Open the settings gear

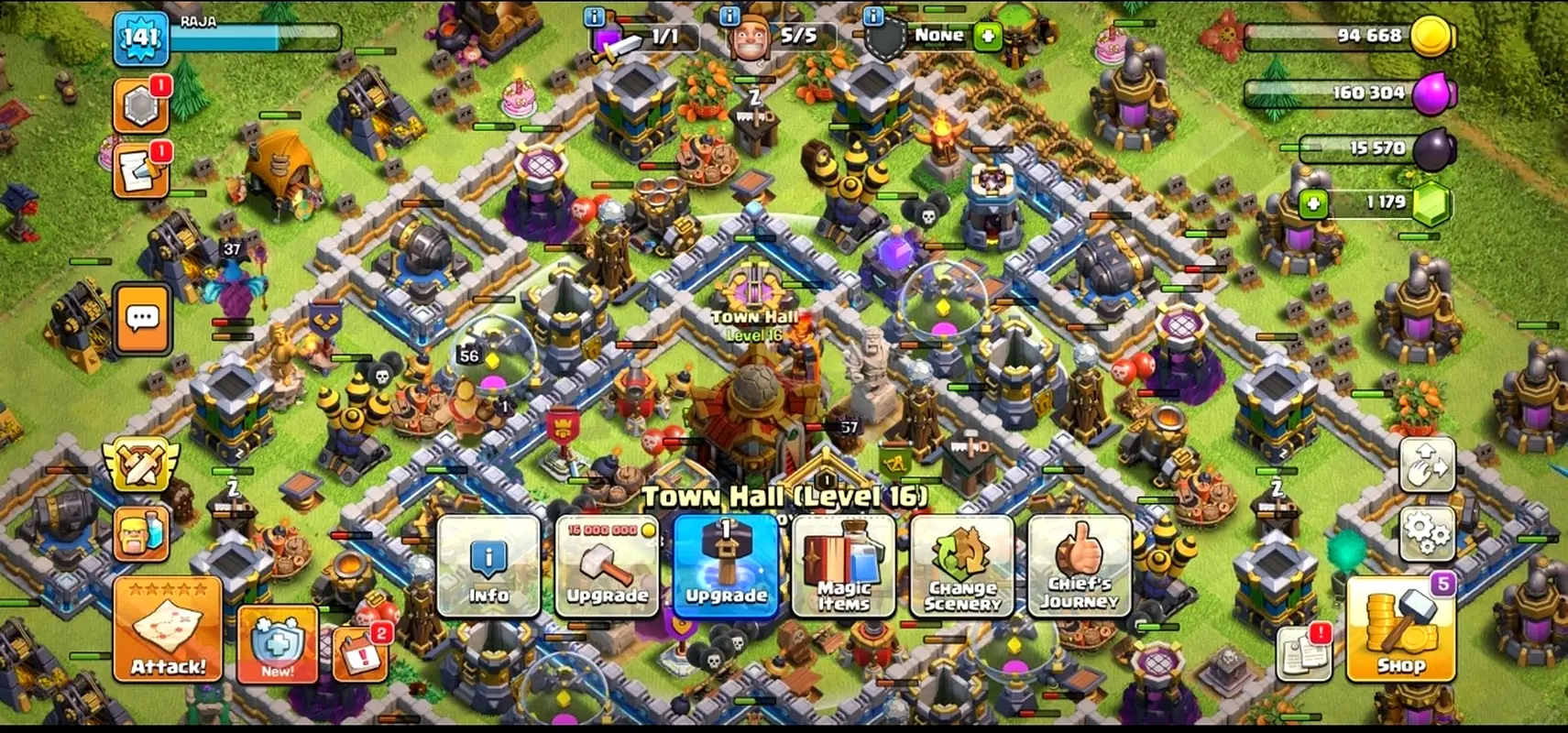click(1427, 531)
